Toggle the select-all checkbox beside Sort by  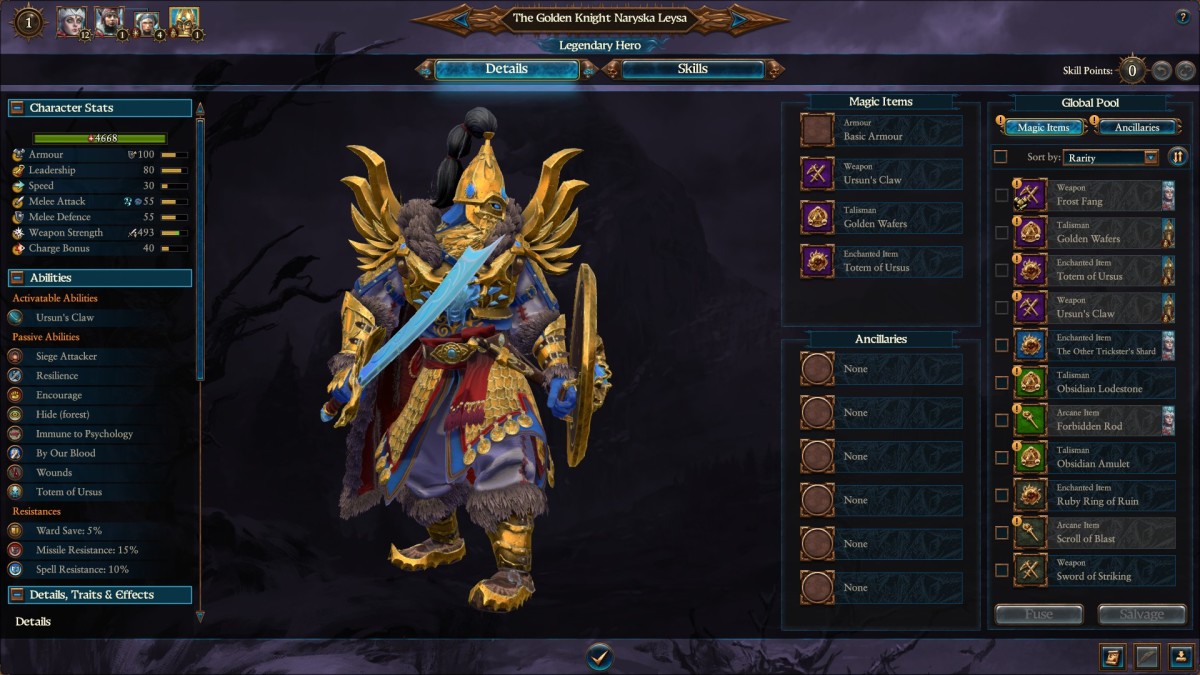tap(1001, 157)
